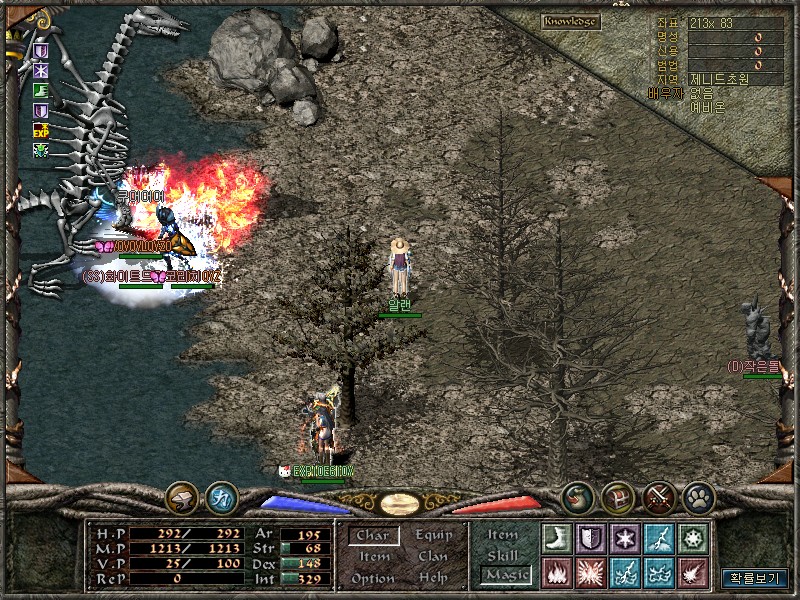Select the snowflake spell icon in the magic grid

click(x=624, y=538)
